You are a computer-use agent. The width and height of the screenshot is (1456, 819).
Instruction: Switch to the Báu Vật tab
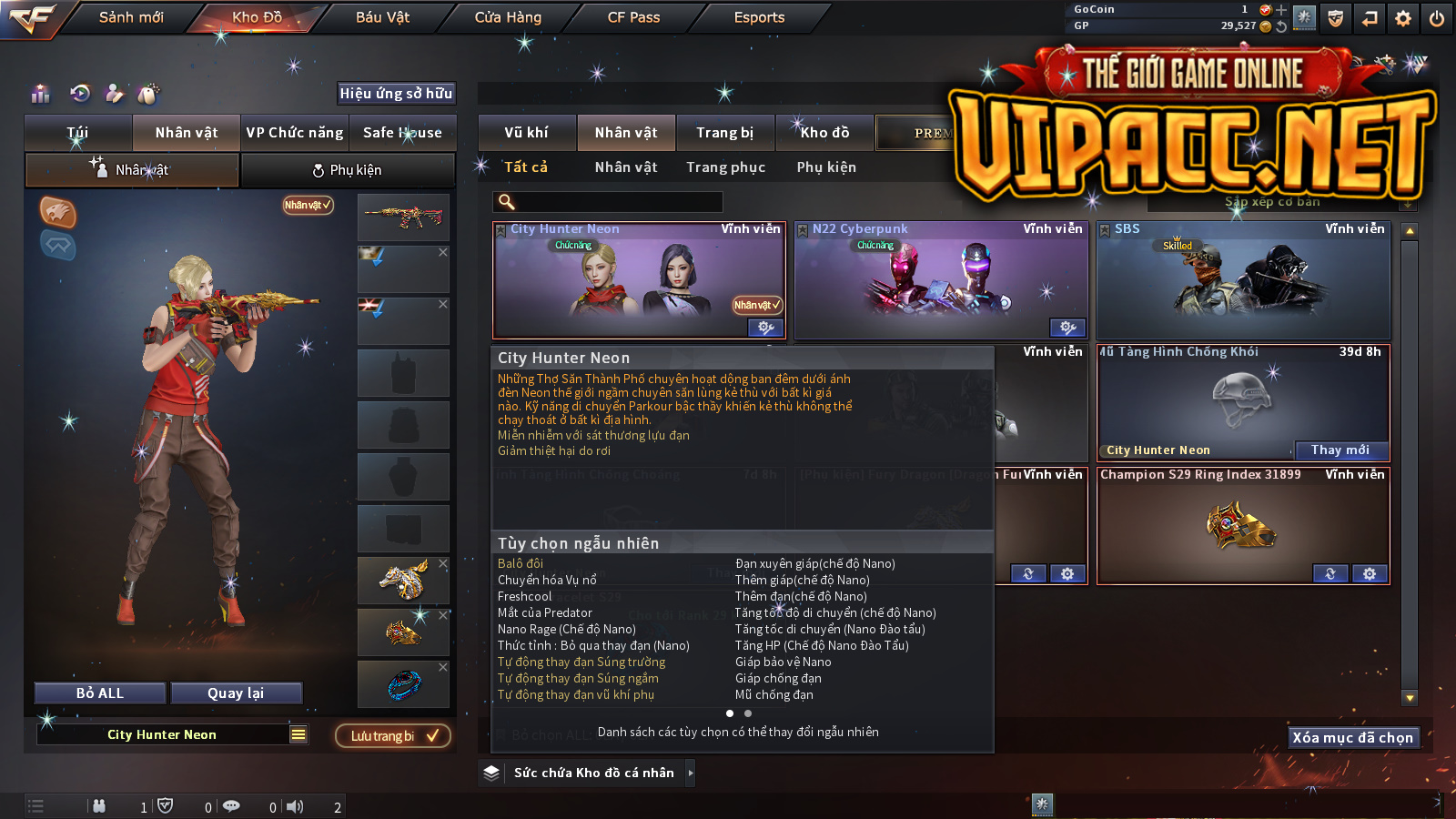(382, 17)
